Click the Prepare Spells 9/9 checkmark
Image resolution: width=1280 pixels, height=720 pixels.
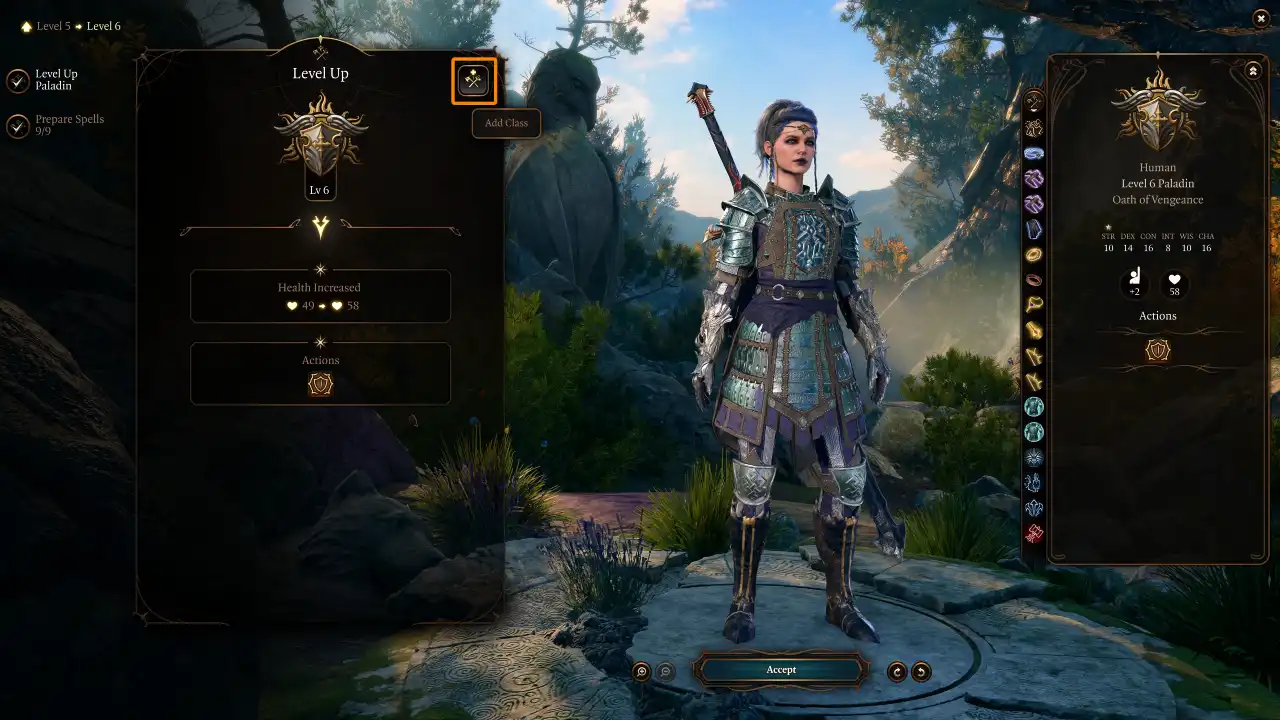17,125
